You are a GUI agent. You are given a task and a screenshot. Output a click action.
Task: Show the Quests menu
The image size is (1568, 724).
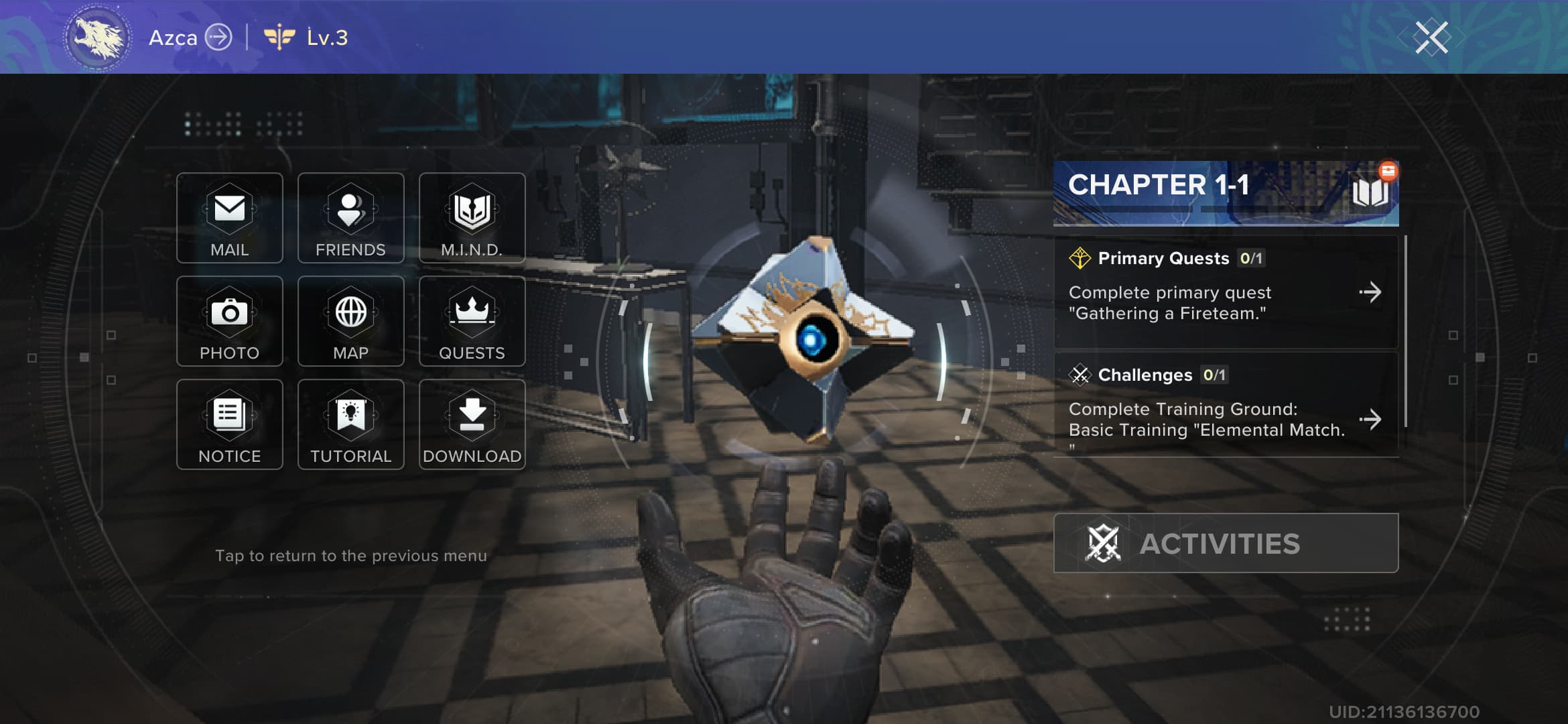472,321
